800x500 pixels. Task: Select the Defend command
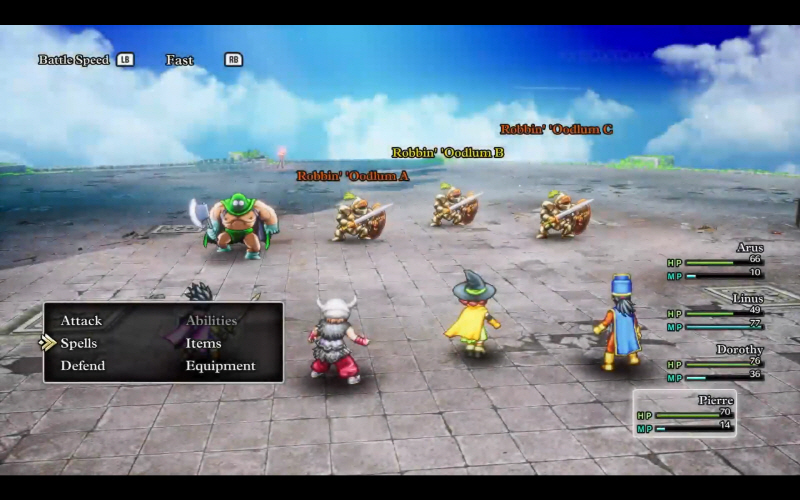click(82, 366)
